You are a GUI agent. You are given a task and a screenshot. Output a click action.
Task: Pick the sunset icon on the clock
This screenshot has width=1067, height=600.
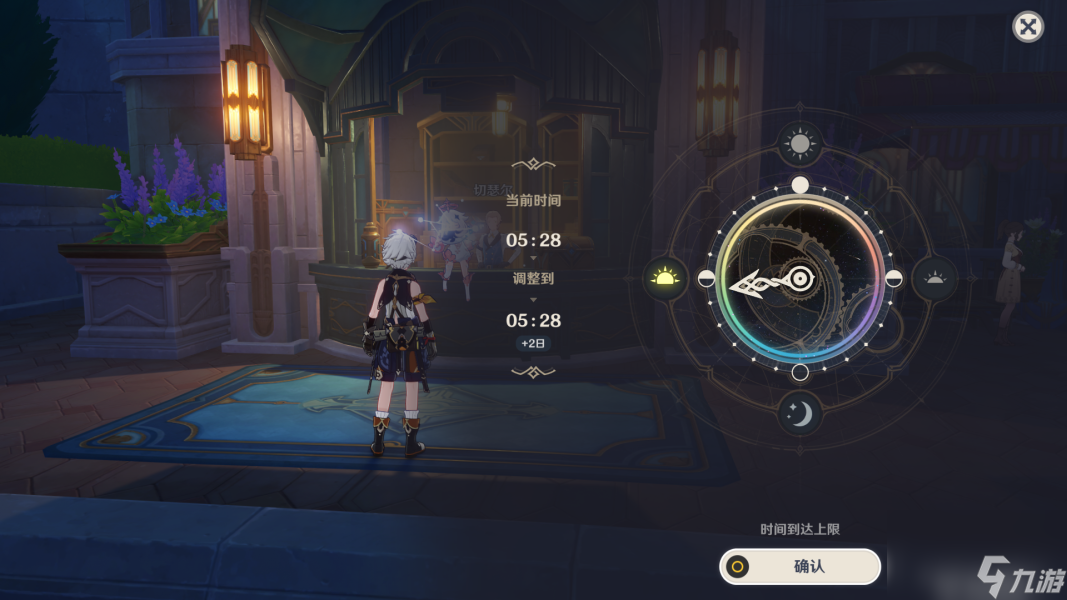(x=935, y=278)
